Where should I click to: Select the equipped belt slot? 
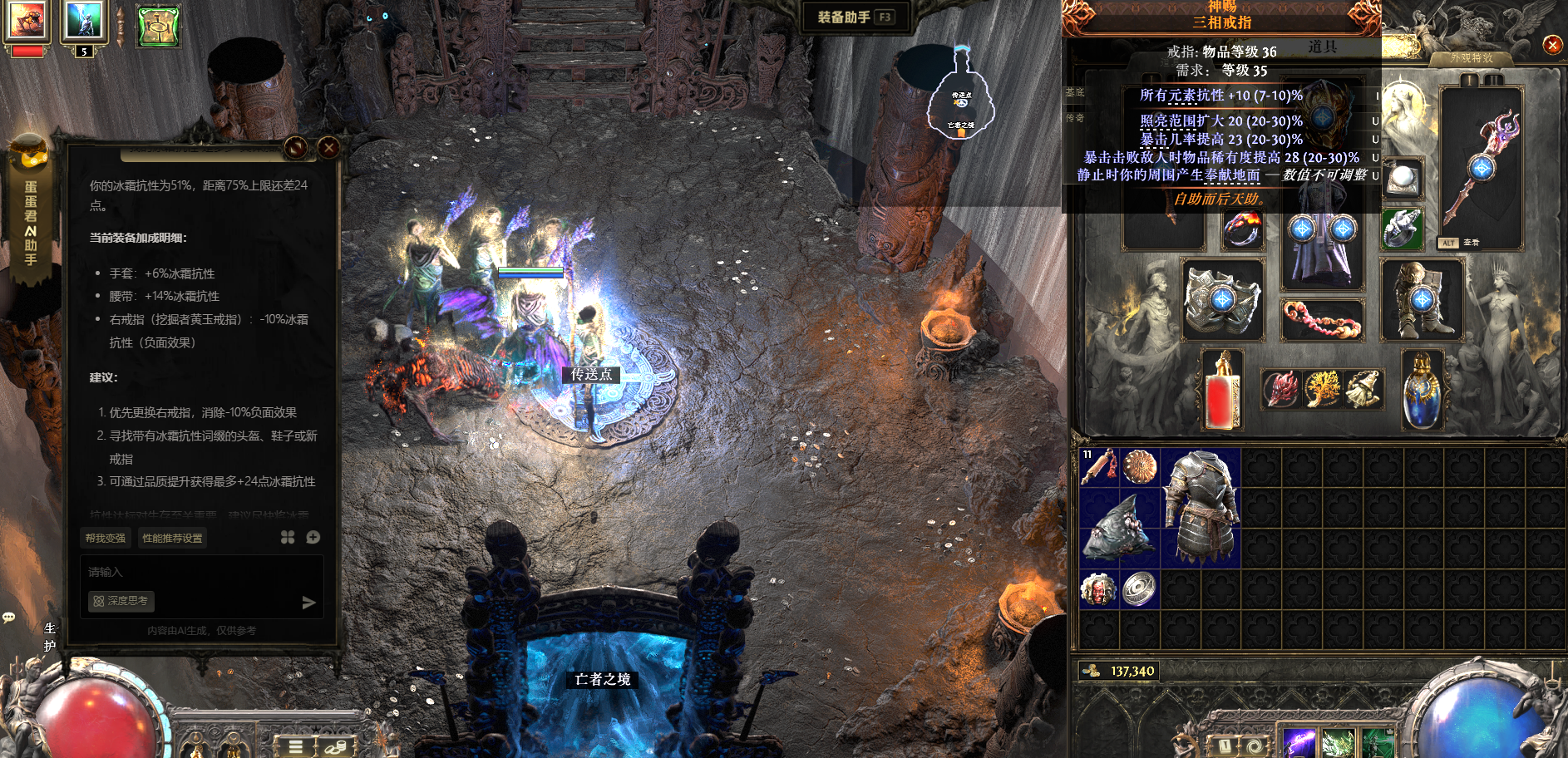(1321, 320)
